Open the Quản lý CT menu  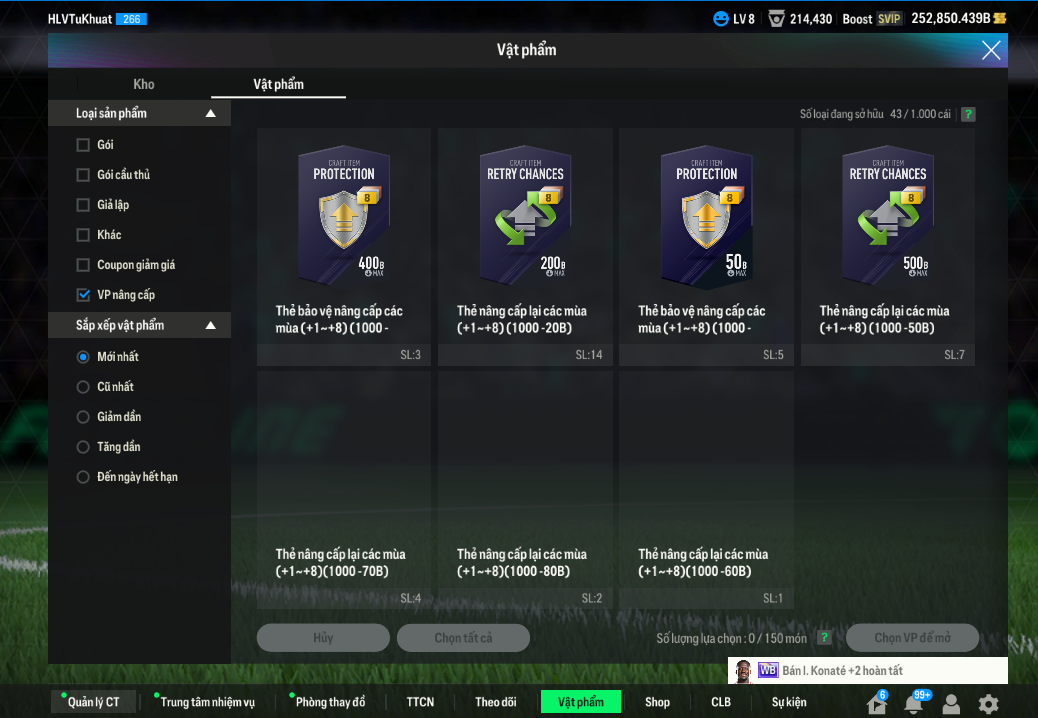(x=93, y=702)
